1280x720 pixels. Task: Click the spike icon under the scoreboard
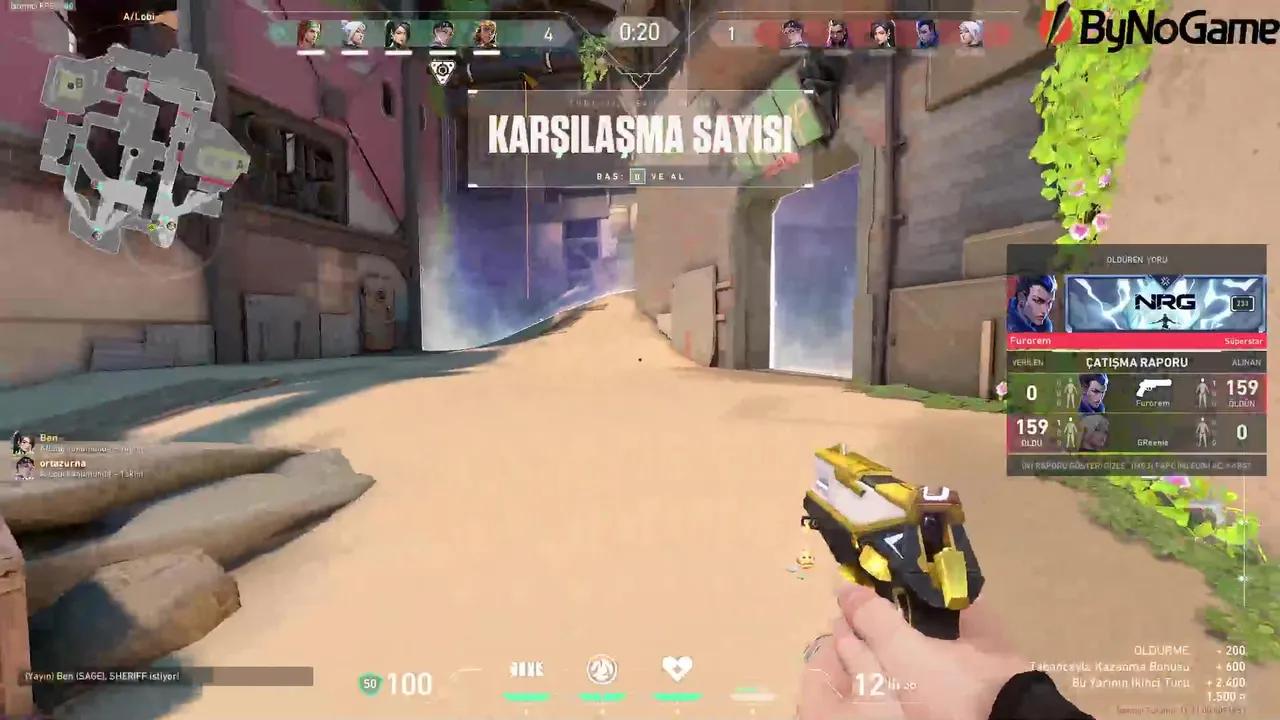coord(443,70)
